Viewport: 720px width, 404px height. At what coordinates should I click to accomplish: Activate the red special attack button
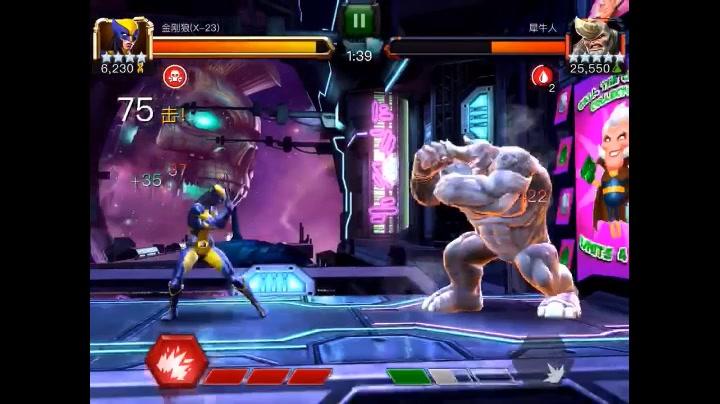pos(177,362)
